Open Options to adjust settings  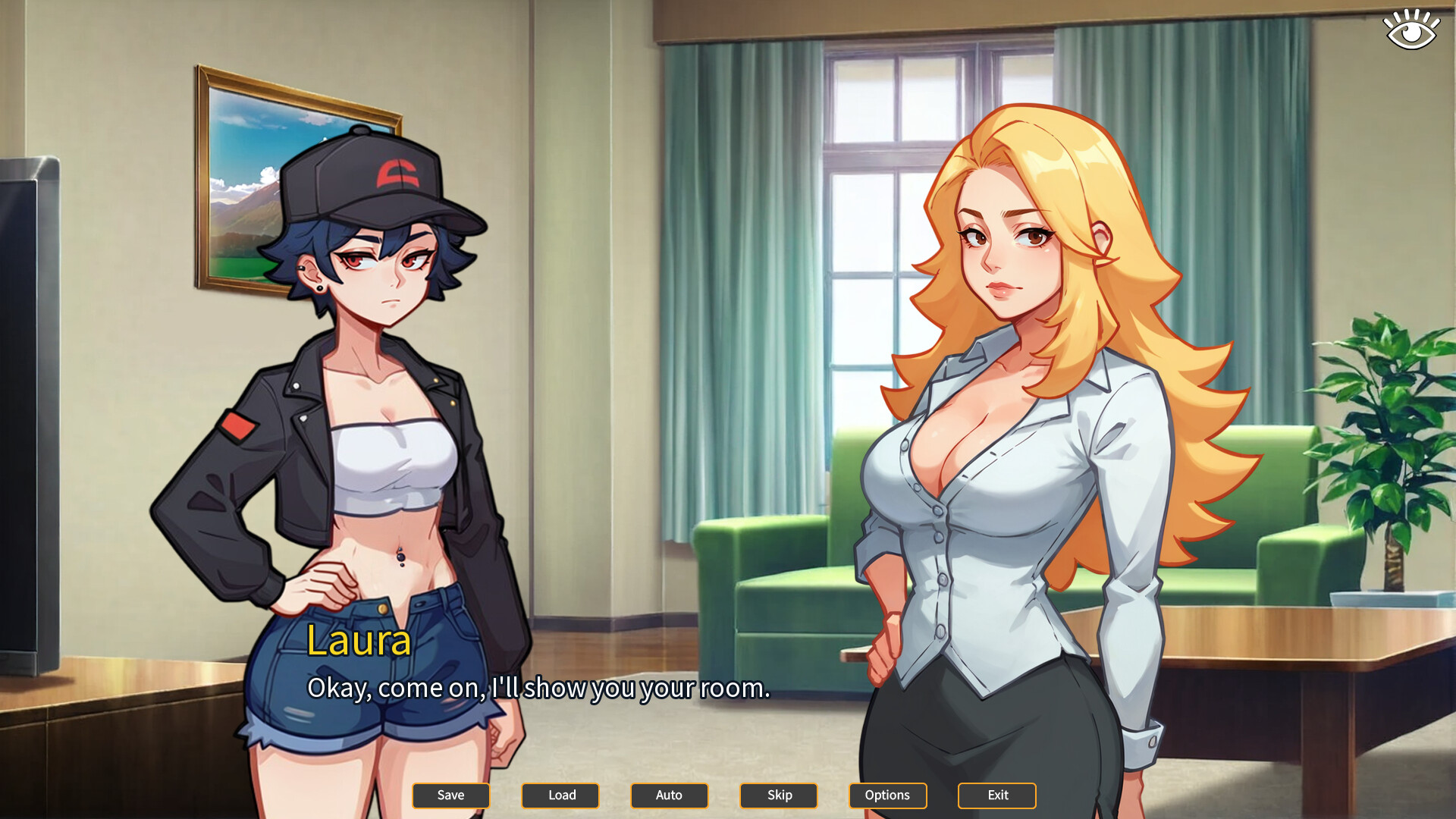tap(887, 795)
